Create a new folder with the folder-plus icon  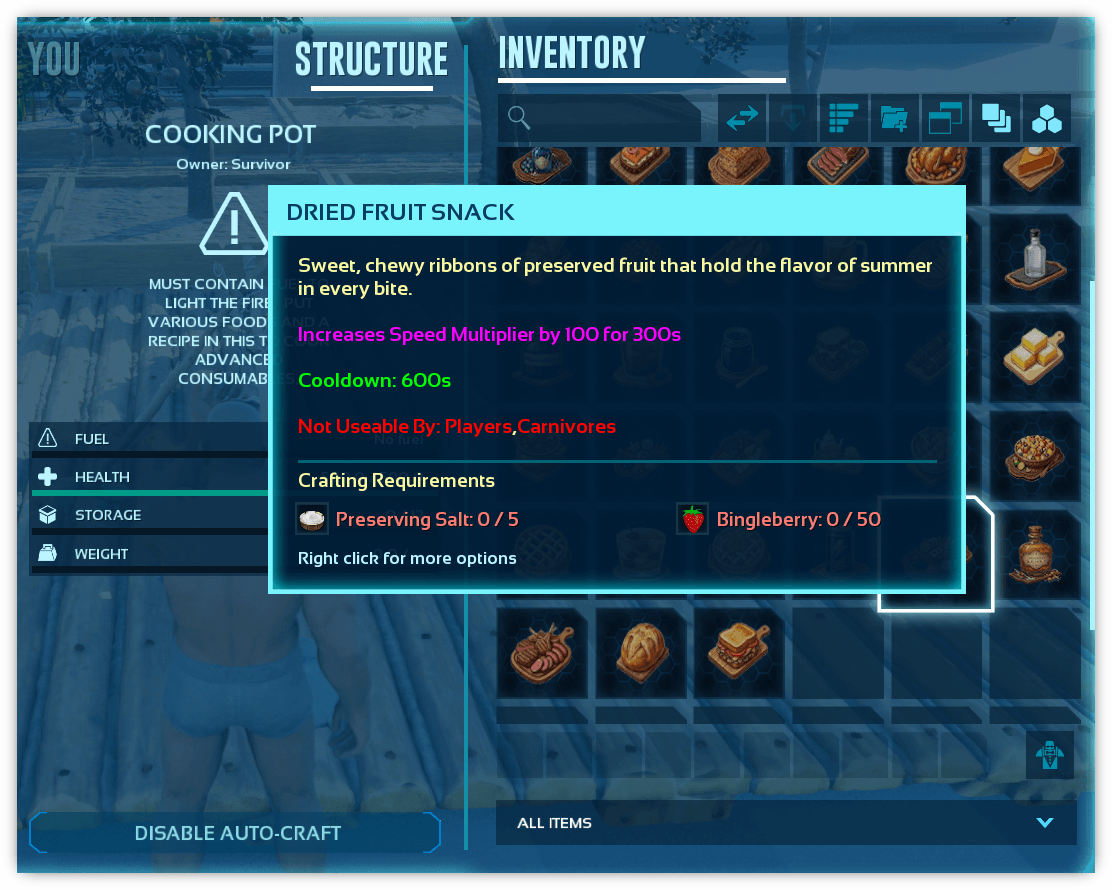[895, 119]
